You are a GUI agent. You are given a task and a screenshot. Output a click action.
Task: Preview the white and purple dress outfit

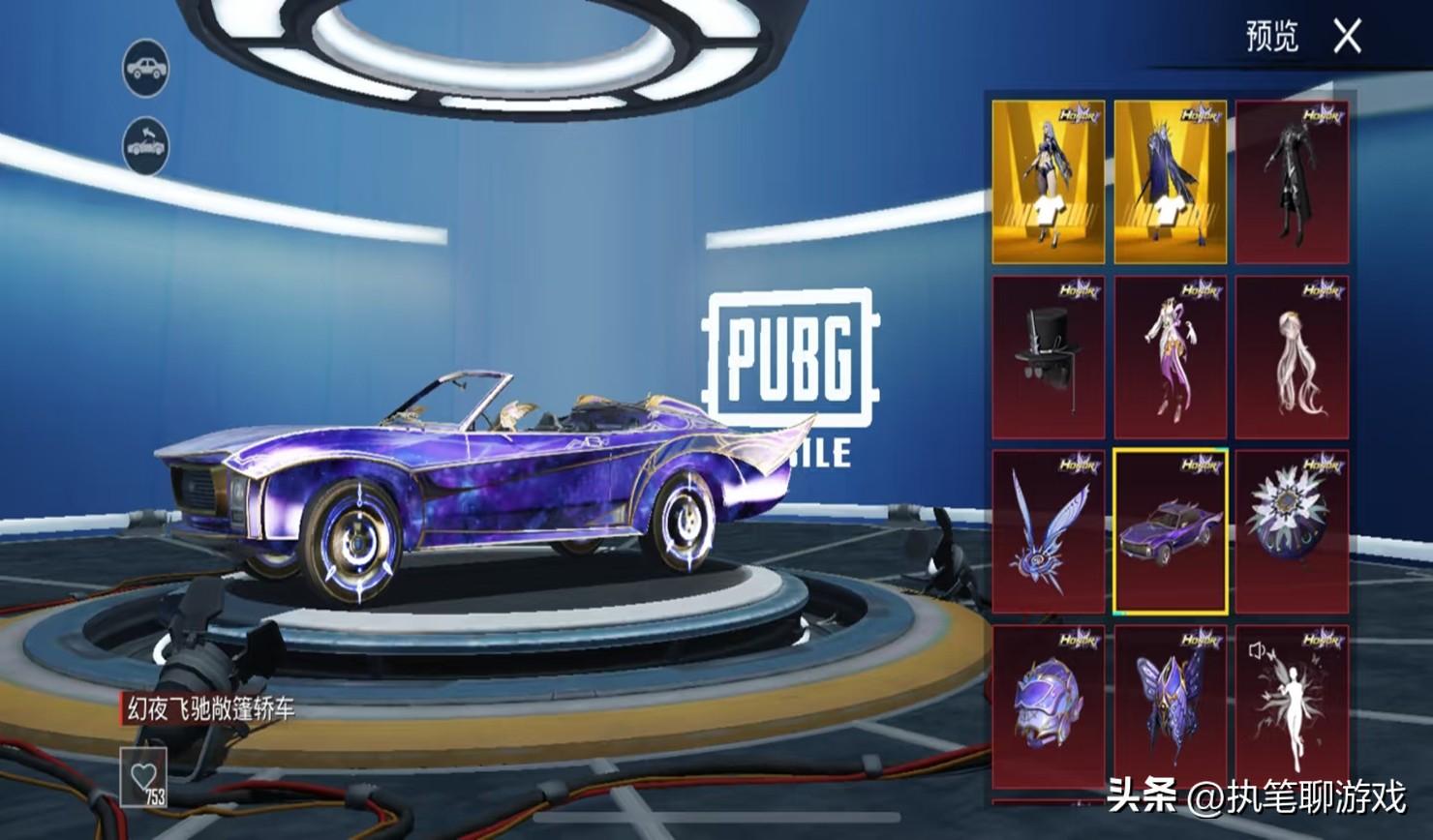click(x=1170, y=357)
